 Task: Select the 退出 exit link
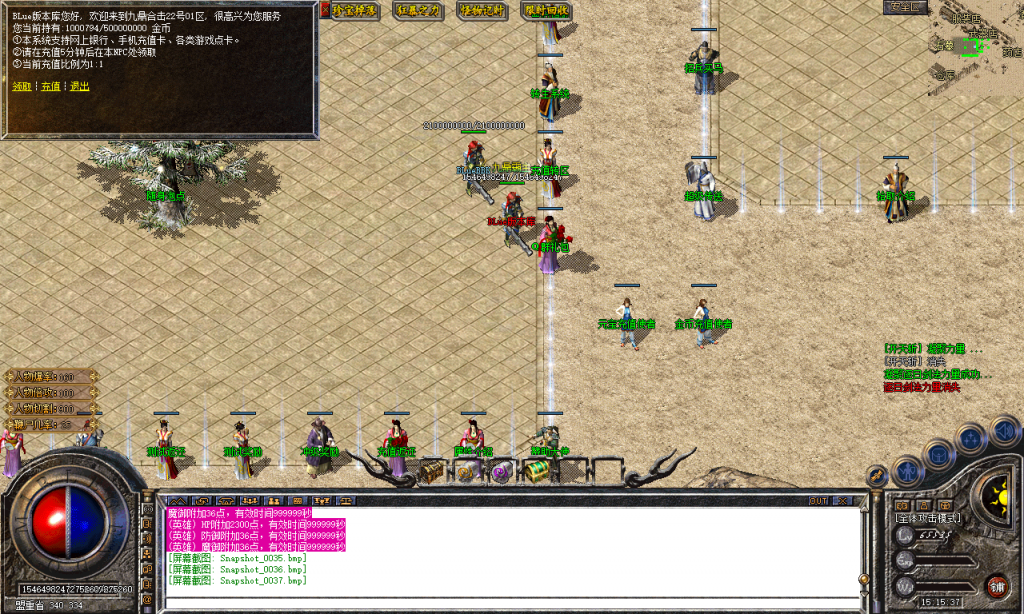(x=79, y=86)
